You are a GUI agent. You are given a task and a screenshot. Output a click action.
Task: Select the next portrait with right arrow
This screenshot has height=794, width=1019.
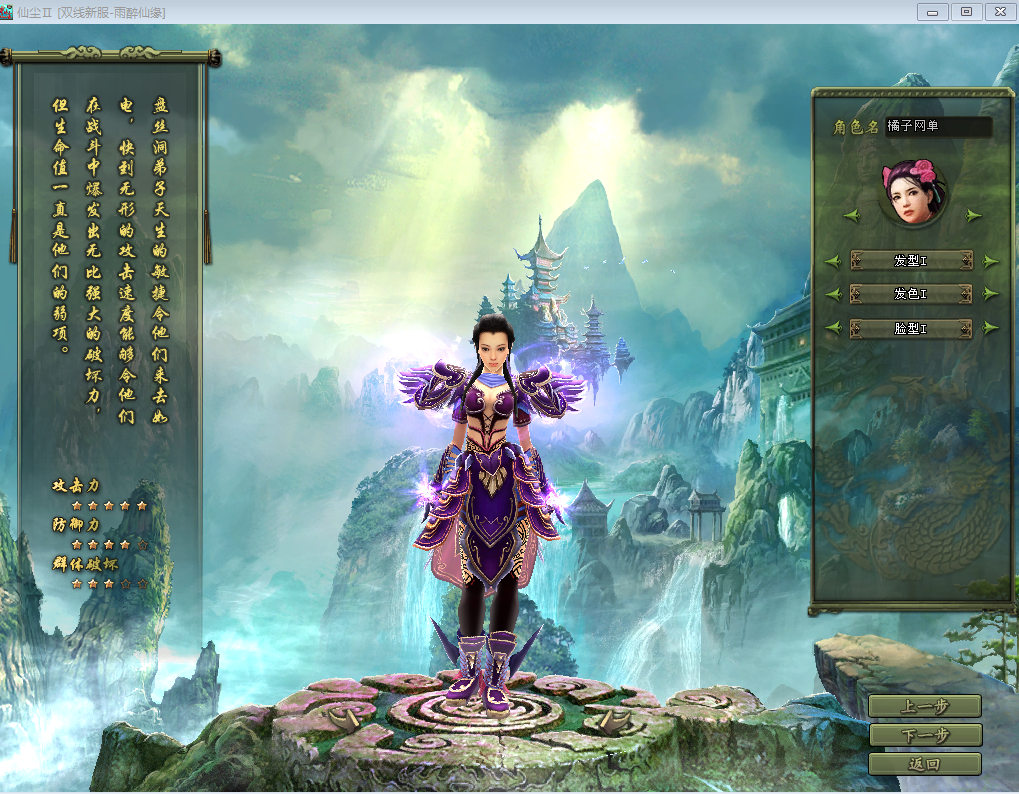point(974,215)
